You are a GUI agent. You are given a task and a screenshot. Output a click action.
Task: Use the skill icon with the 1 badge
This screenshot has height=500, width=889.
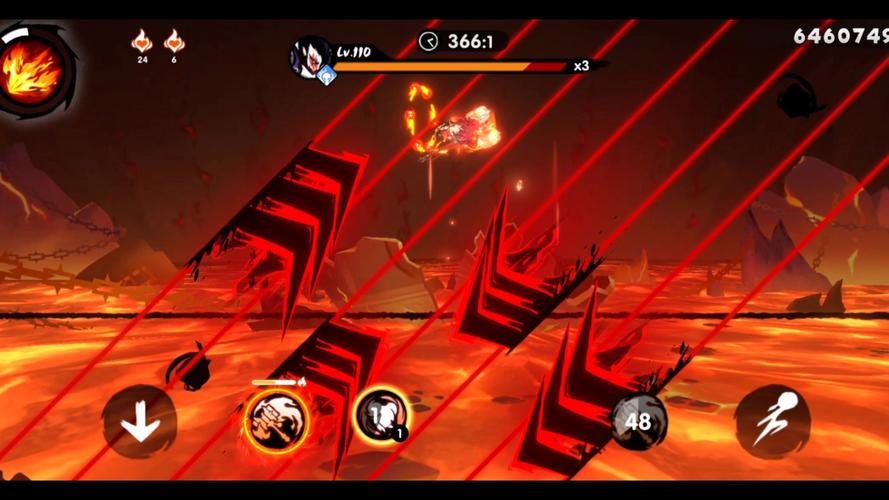(x=382, y=416)
